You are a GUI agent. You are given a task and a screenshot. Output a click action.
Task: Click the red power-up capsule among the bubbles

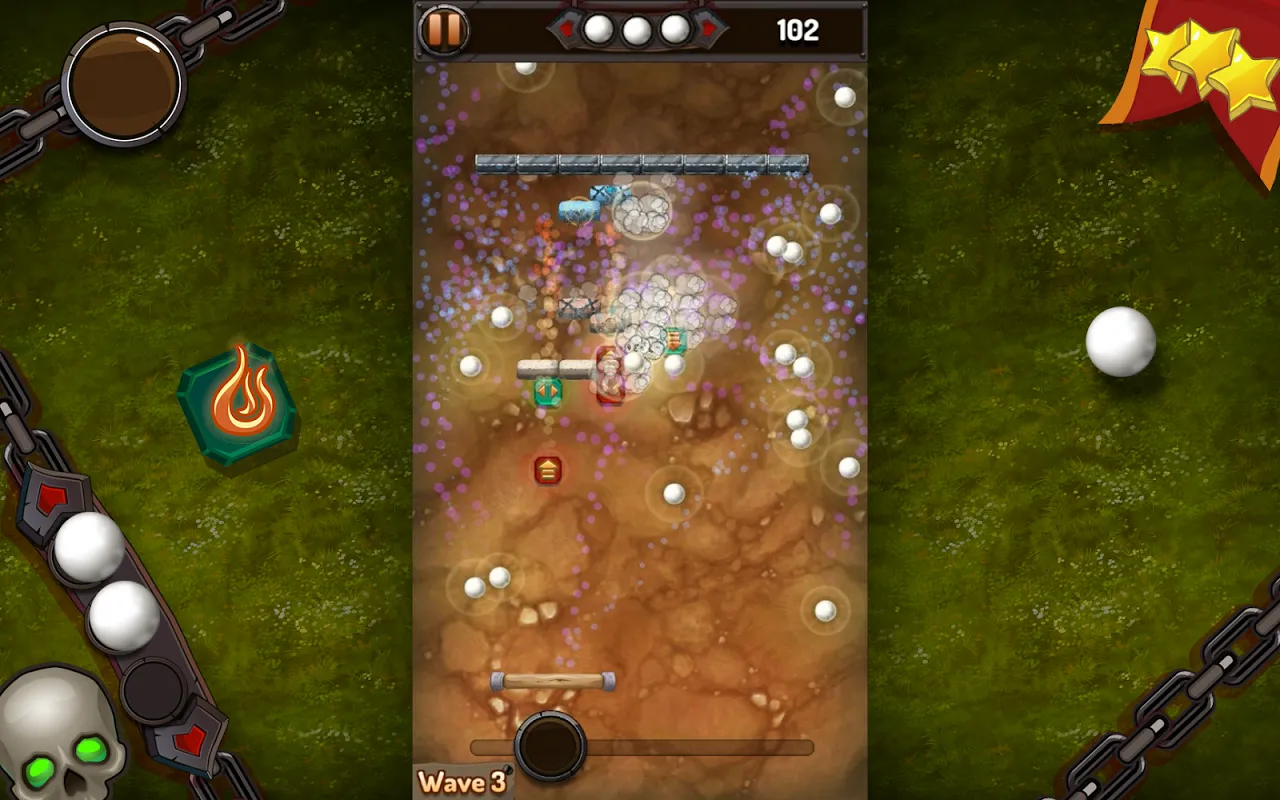pos(609,373)
